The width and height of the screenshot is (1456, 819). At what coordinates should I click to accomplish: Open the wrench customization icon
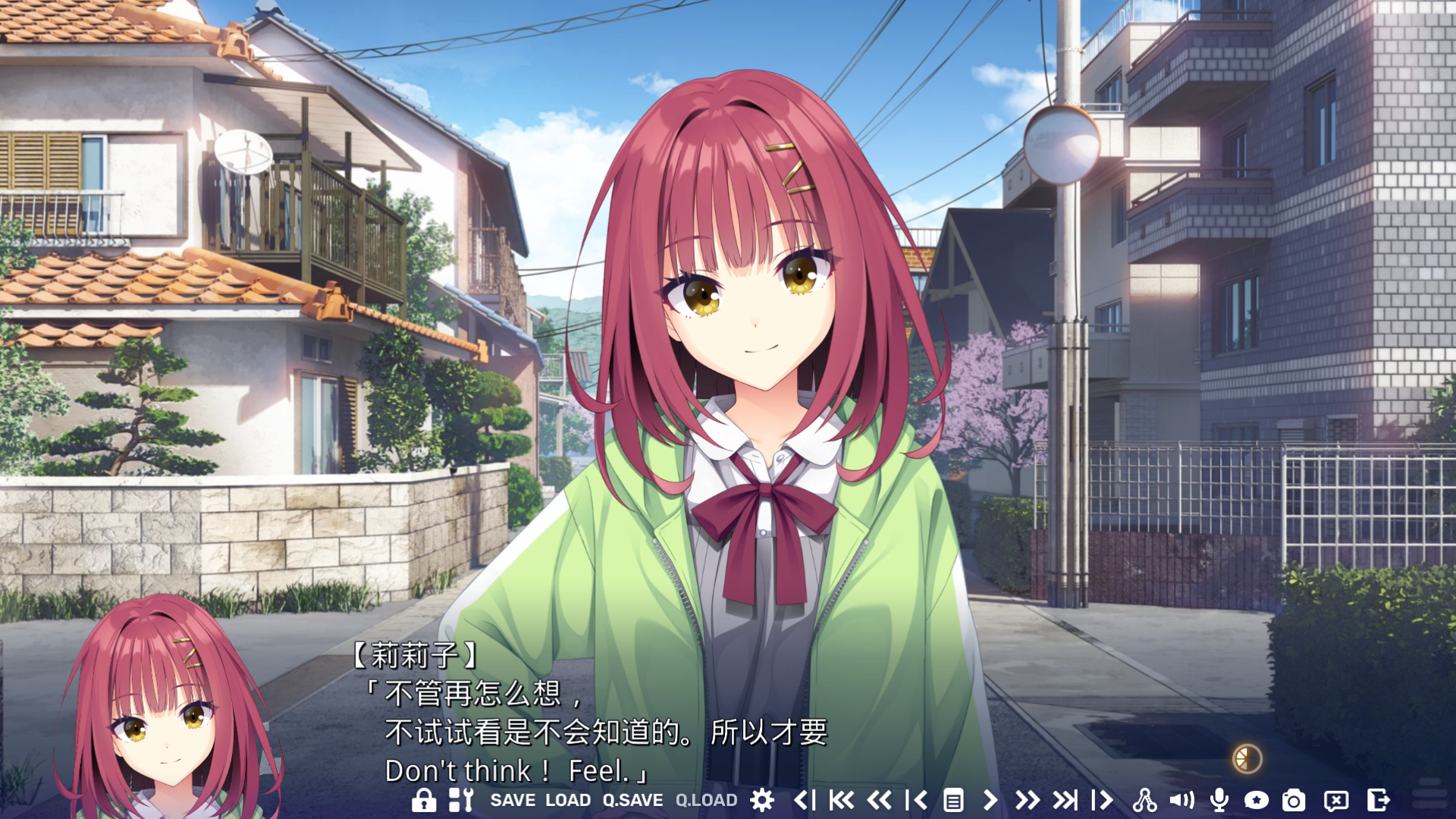point(461,800)
